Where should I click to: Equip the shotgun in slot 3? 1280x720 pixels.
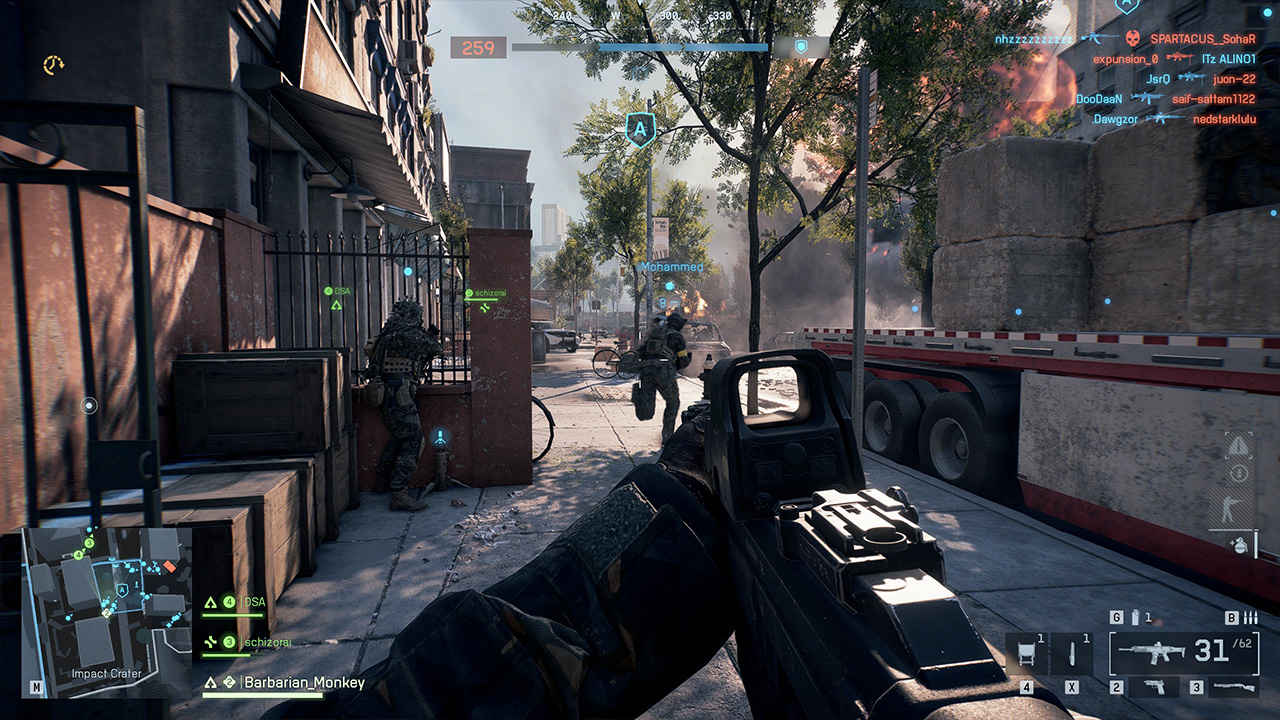[1232, 687]
